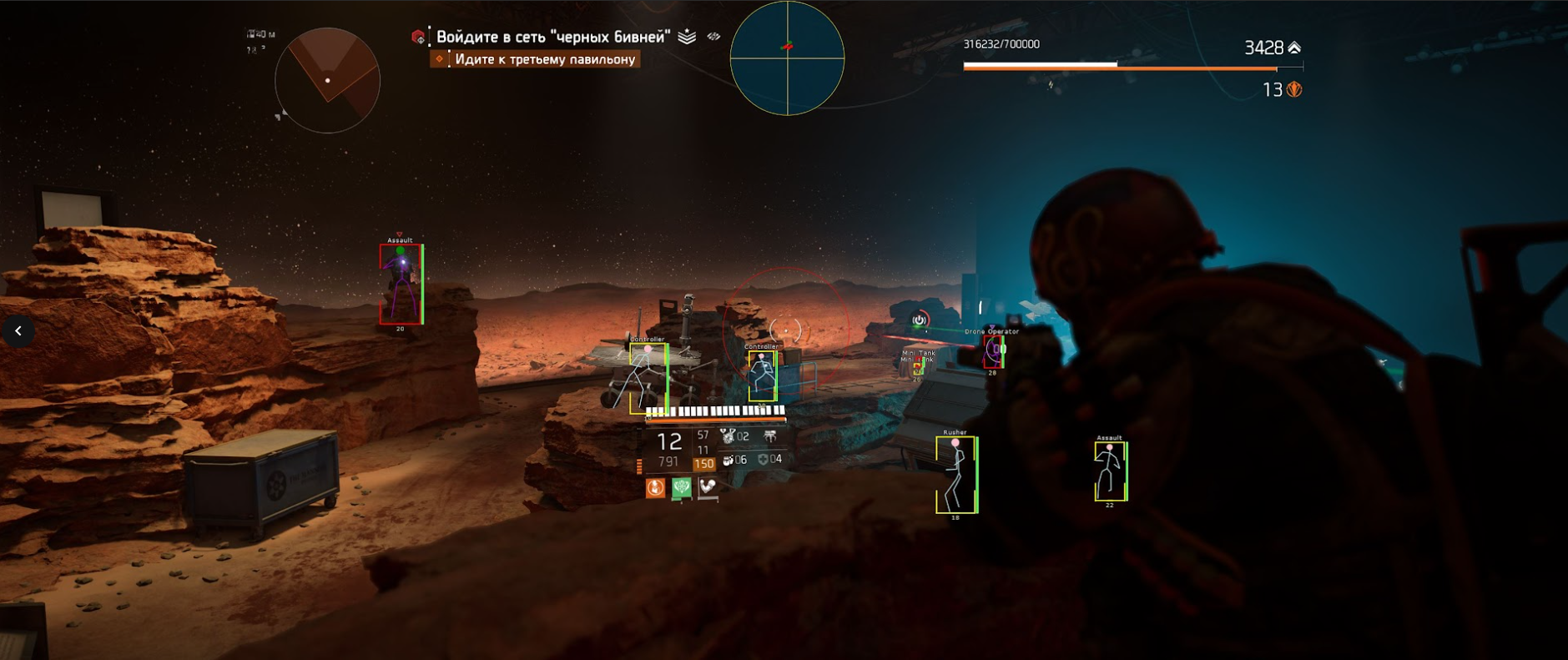Select the mission title about the Black Tusk network

pos(552,37)
